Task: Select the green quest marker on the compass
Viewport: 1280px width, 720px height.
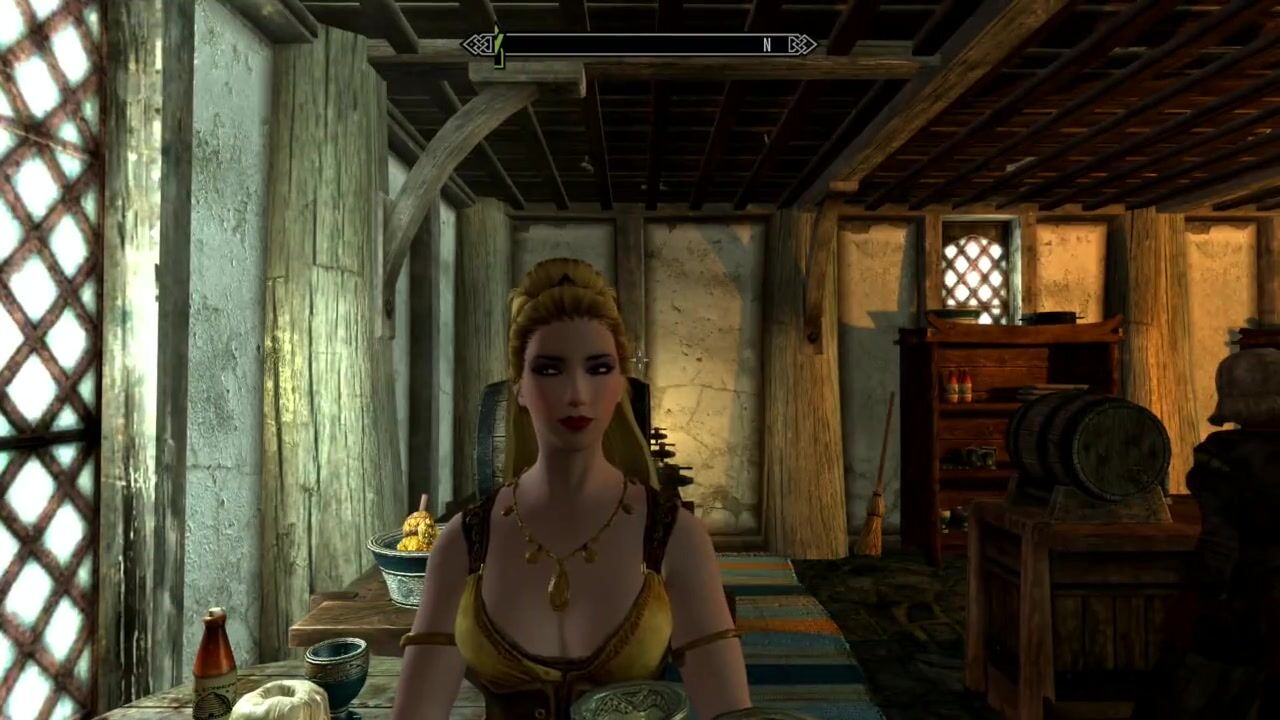Action: coord(497,44)
